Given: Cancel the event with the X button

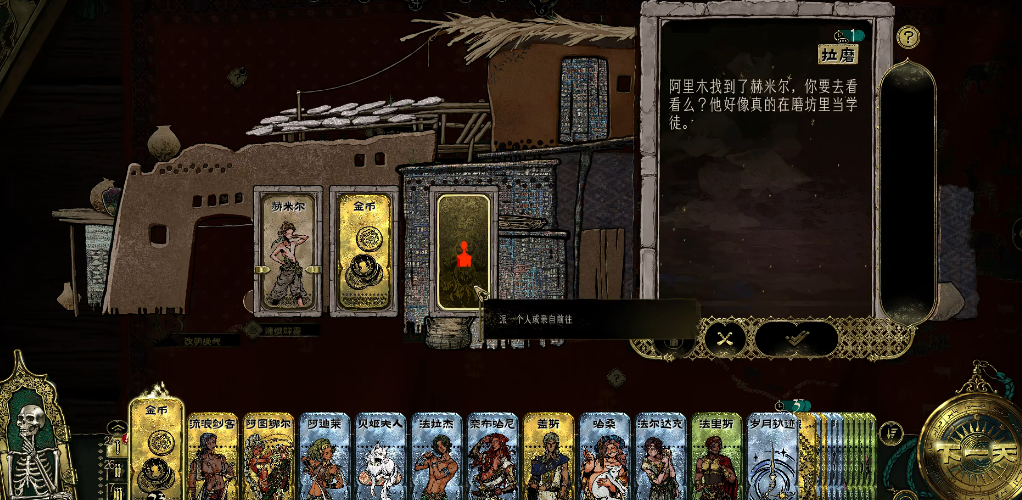Looking at the screenshot, I should [x=726, y=339].
